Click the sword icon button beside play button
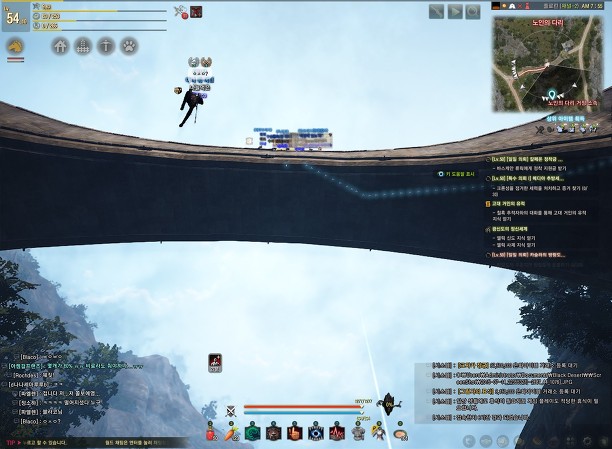612x449 pixels. 436,11
